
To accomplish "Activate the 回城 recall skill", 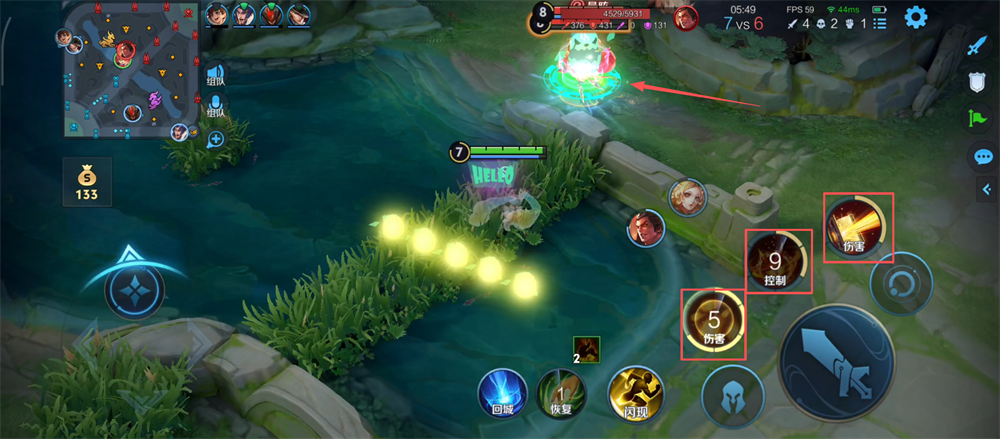I will tap(502, 393).
